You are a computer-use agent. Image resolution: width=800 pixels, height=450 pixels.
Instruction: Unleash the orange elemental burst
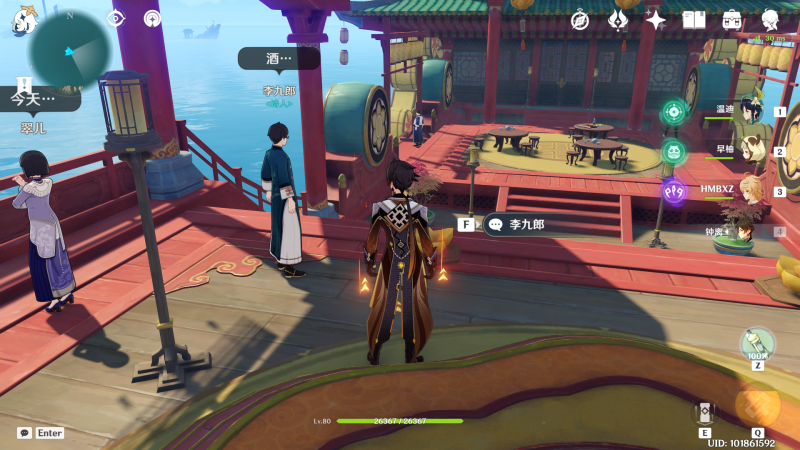(x=757, y=405)
